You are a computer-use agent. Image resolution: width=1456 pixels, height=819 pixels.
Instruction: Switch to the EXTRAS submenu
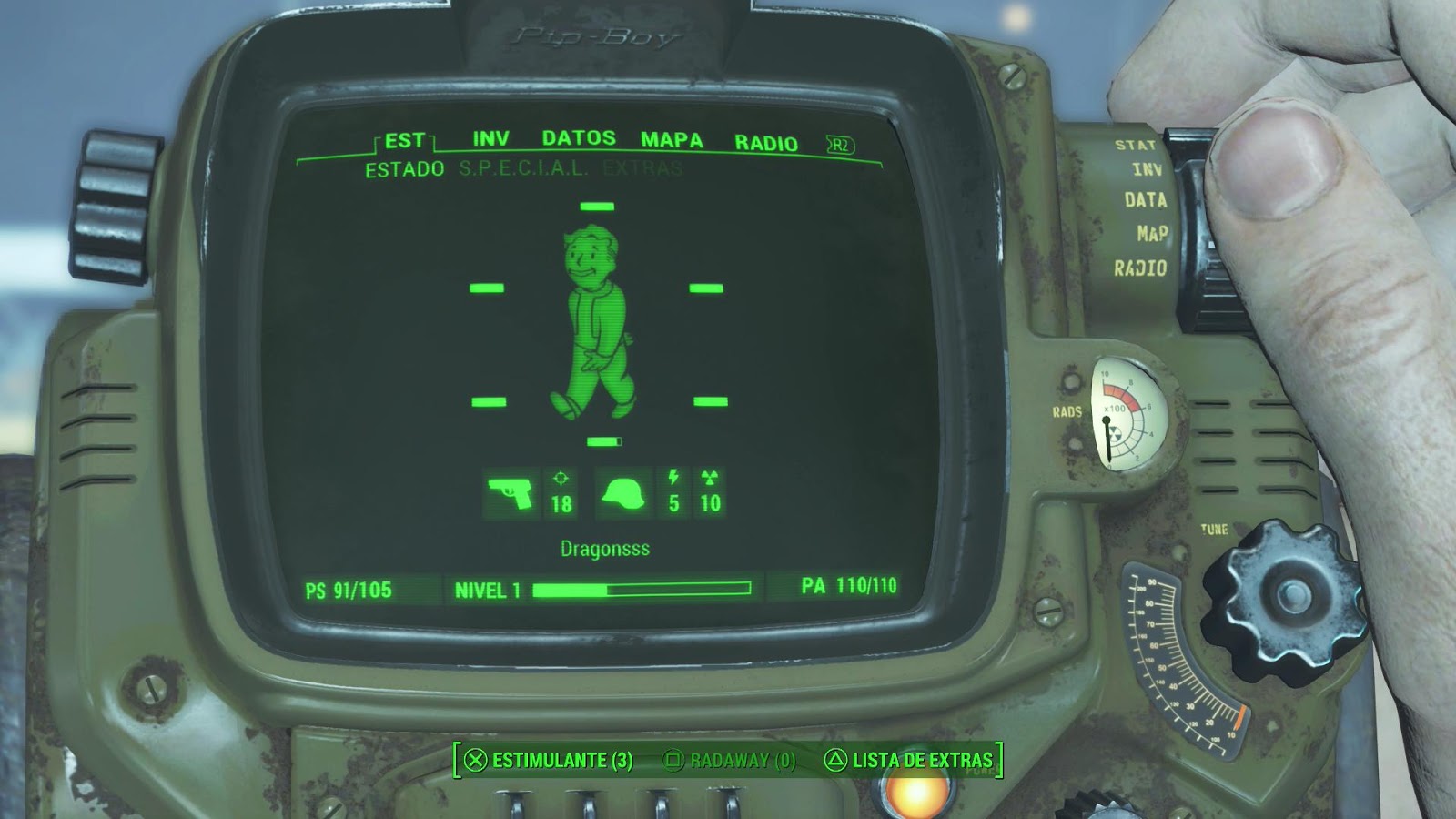[644, 167]
